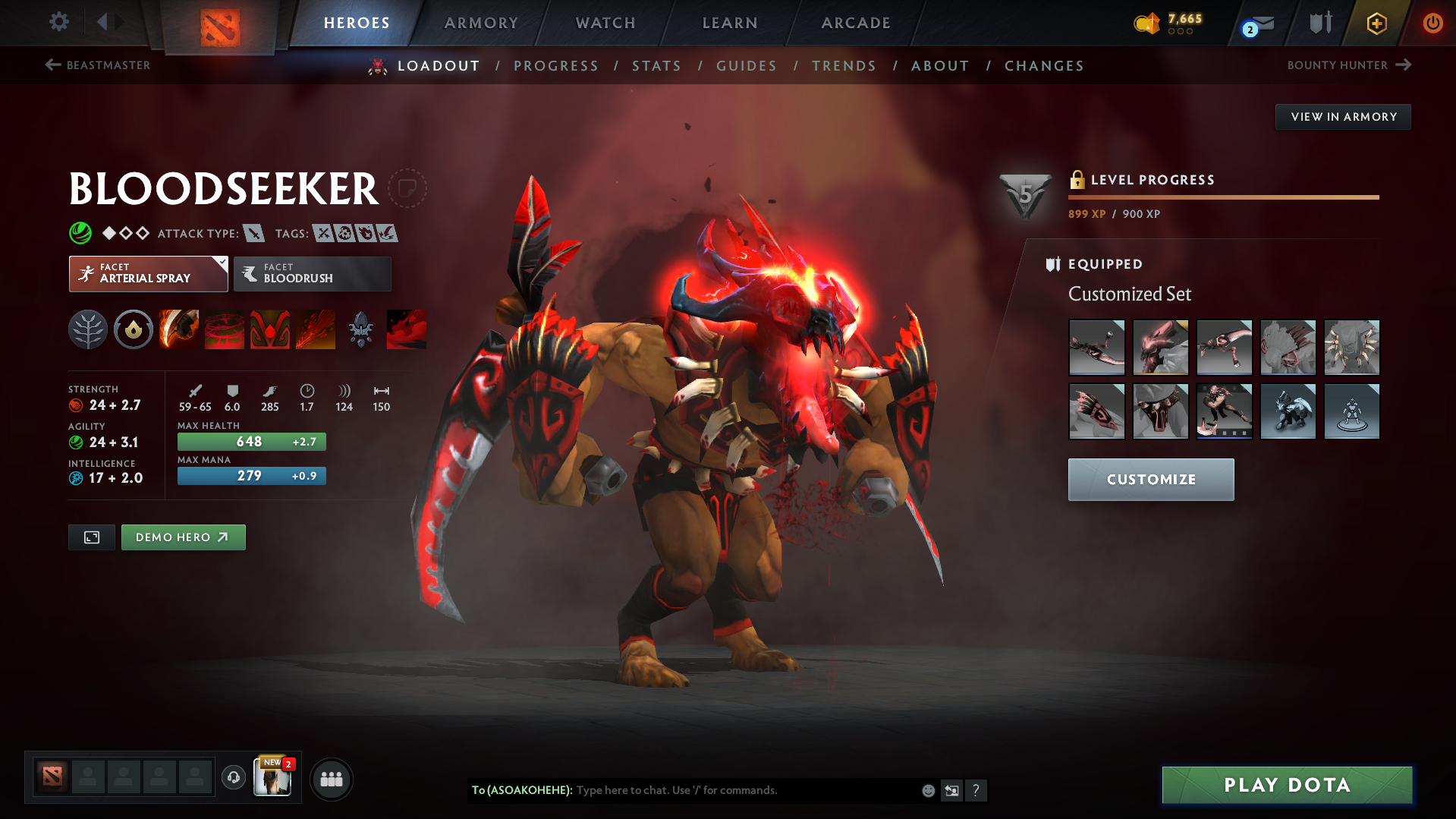The height and width of the screenshot is (819, 1456).
Task: Click the level progress XP bar
Action: pos(1223,197)
